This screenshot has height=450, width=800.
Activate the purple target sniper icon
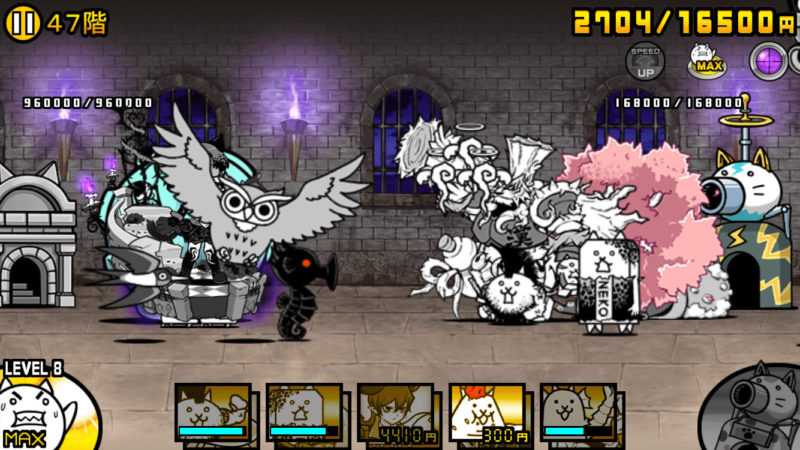769,60
